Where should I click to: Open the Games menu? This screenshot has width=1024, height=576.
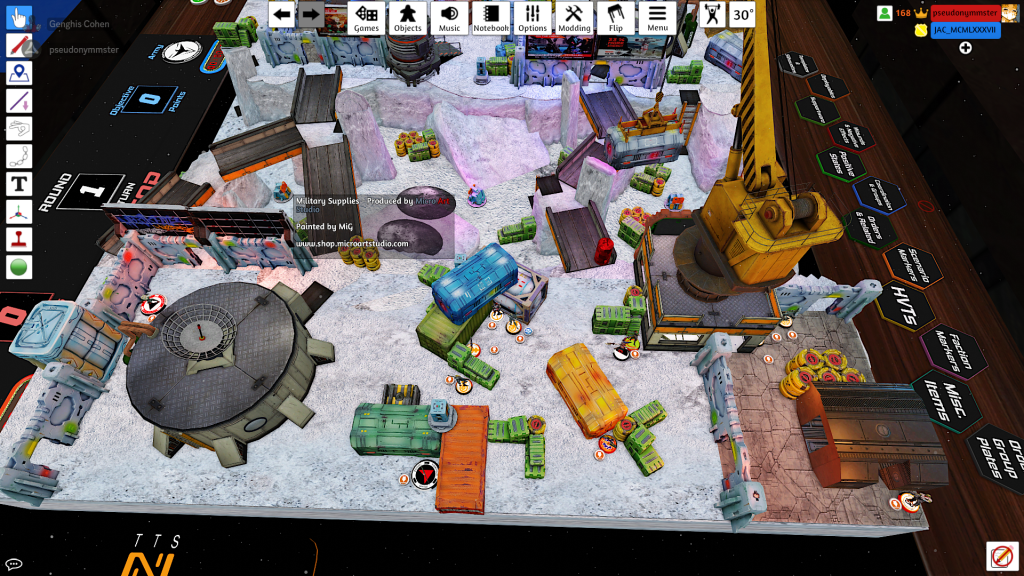click(x=367, y=17)
